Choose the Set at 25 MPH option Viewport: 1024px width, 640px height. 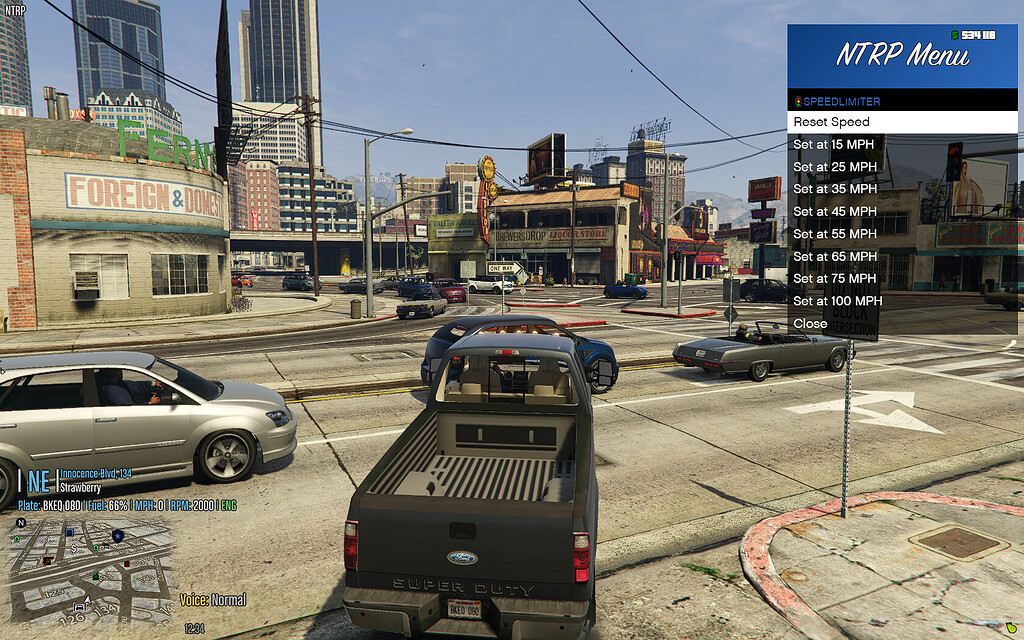(835, 167)
